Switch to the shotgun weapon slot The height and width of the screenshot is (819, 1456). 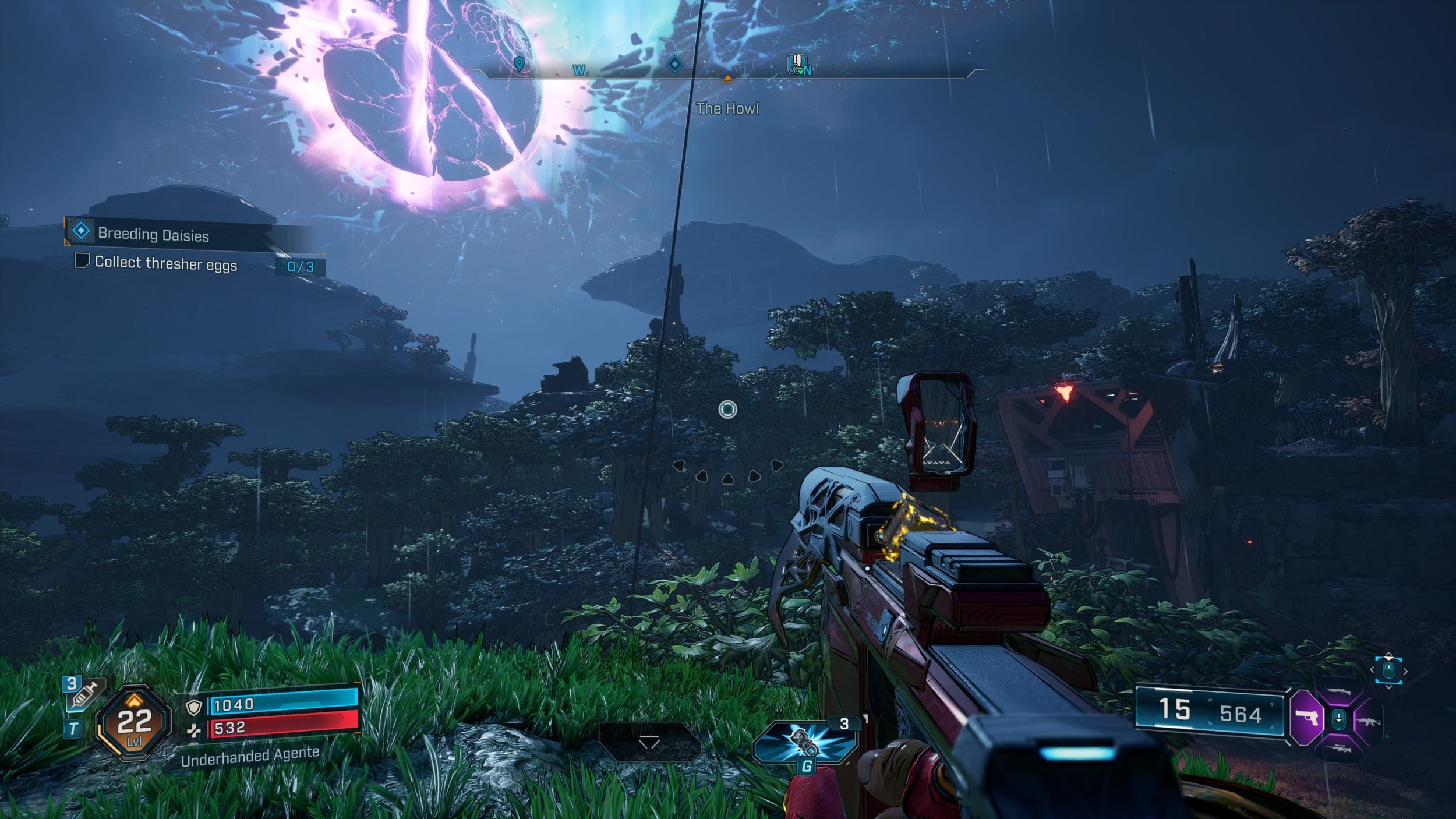(x=1338, y=691)
